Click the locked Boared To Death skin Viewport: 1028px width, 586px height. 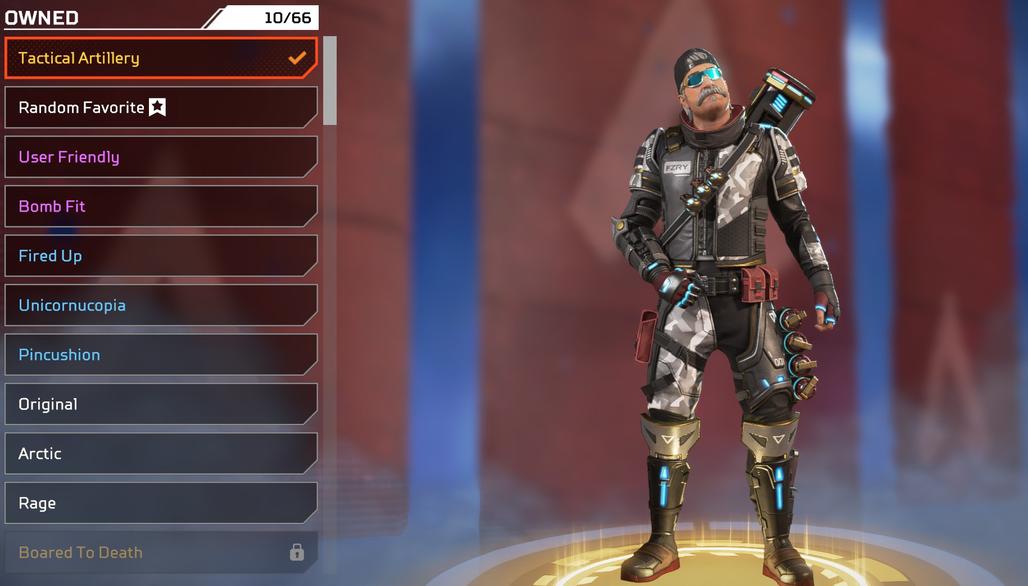(x=160, y=552)
